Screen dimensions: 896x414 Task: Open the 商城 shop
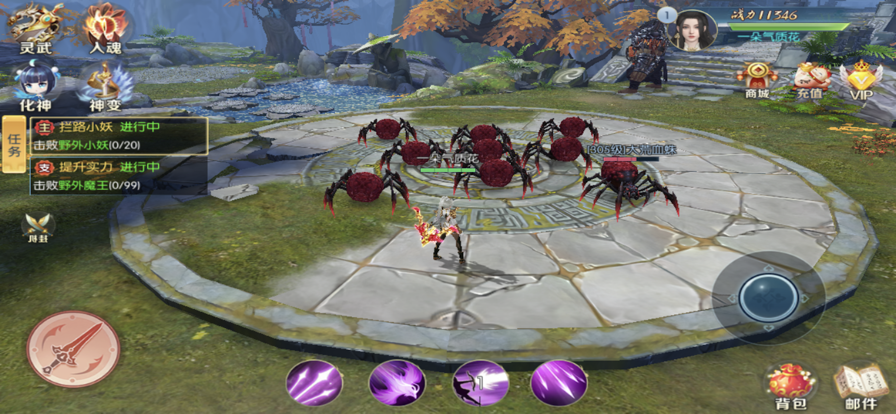(757, 78)
